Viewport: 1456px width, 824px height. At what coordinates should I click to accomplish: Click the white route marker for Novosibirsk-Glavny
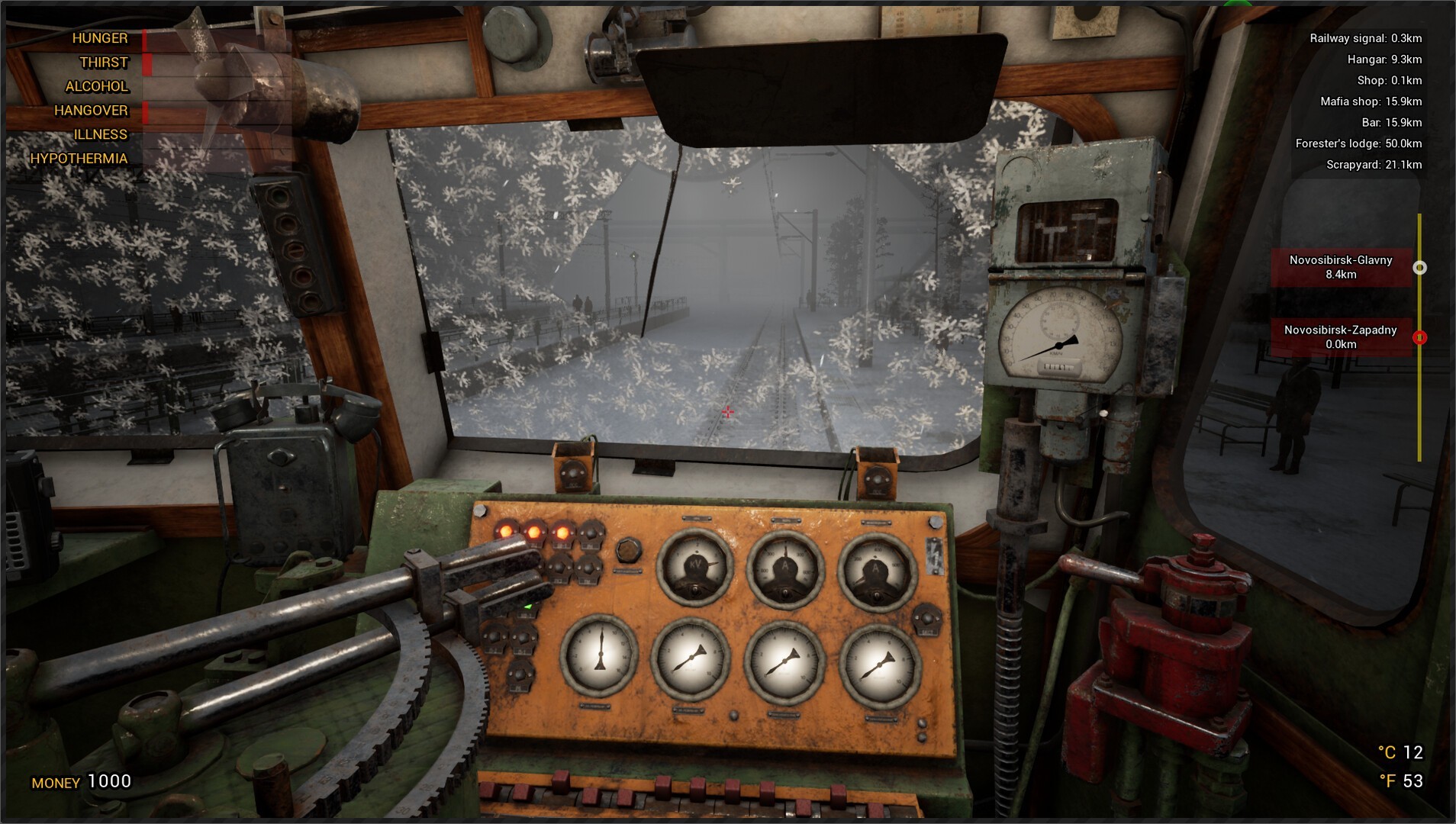tap(1419, 268)
